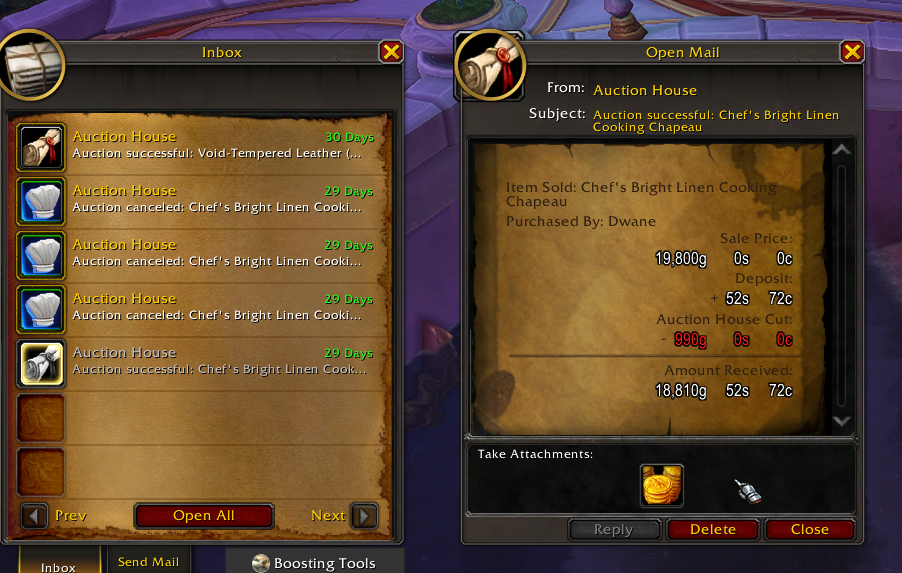The image size is (902, 573).
Task: Delete the opened mail
Action: [x=713, y=530]
